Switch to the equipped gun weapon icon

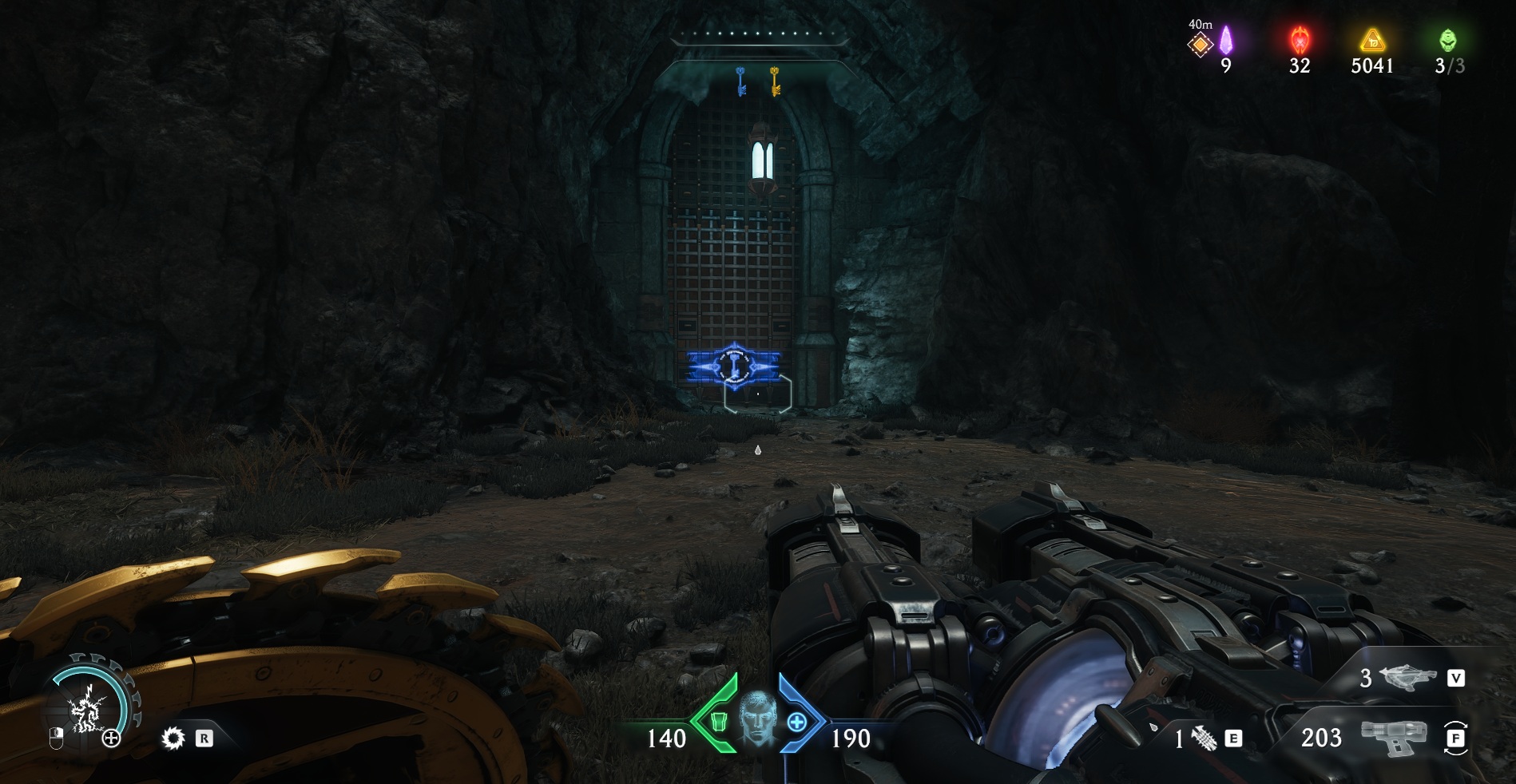click(1394, 737)
